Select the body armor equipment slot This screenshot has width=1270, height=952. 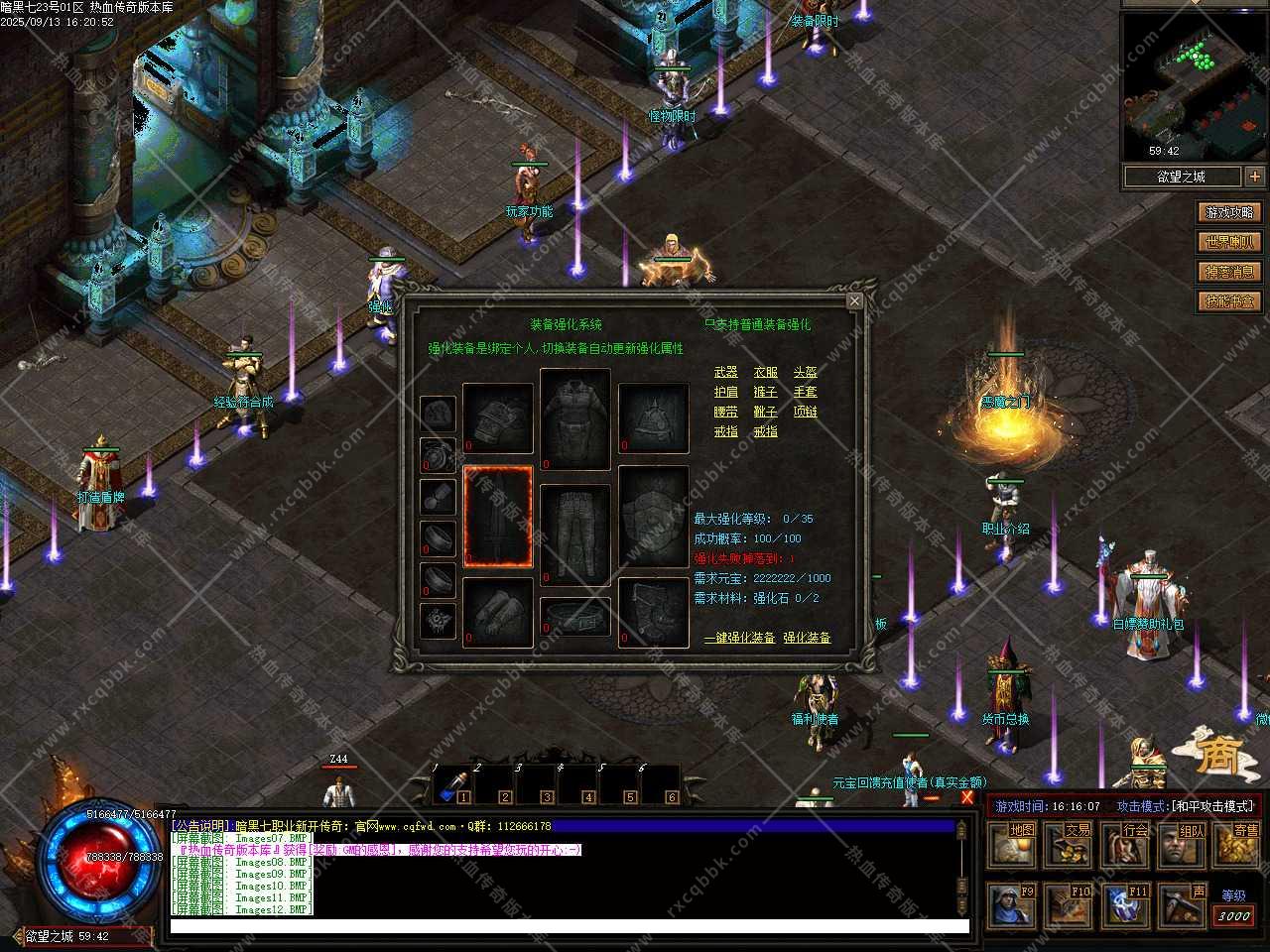click(x=575, y=418)
